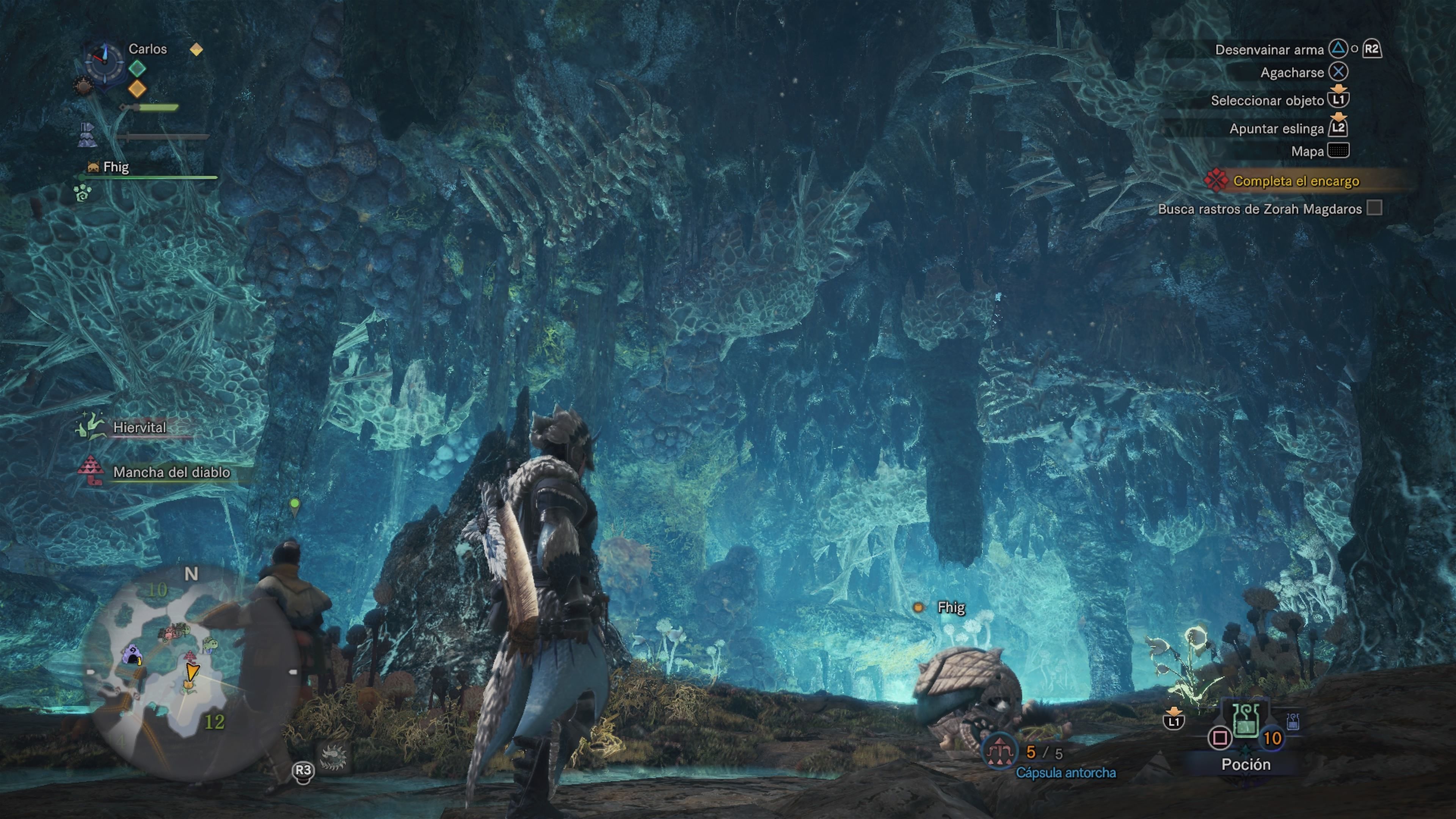Select the Mancha del diablo notice
Image resolution: width=1456 pixels, height=819 pixels.
tap(171, 472)
